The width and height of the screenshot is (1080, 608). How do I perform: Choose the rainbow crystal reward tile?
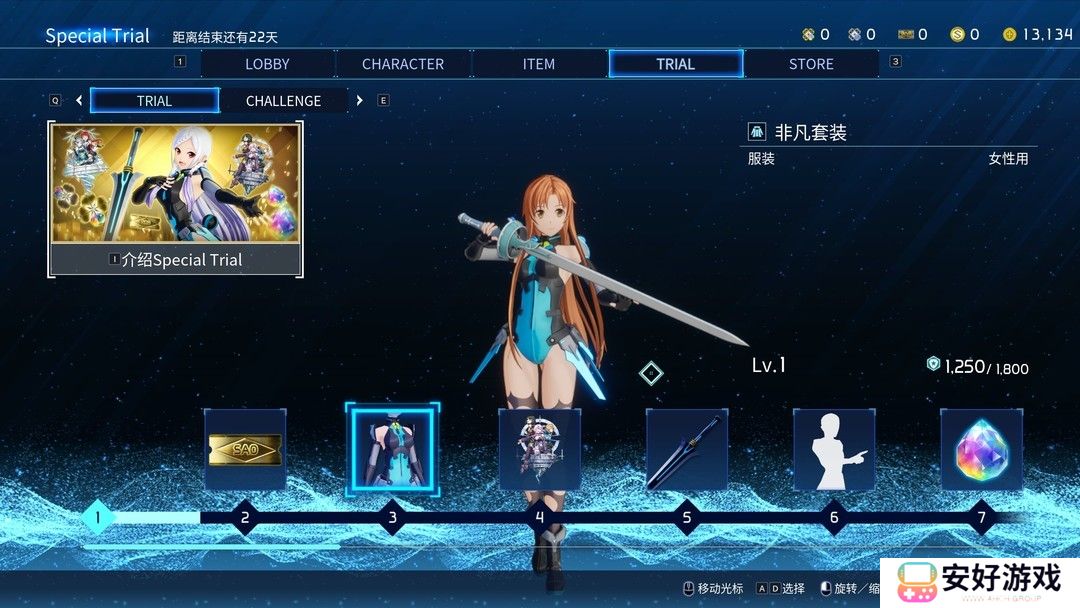981,449
